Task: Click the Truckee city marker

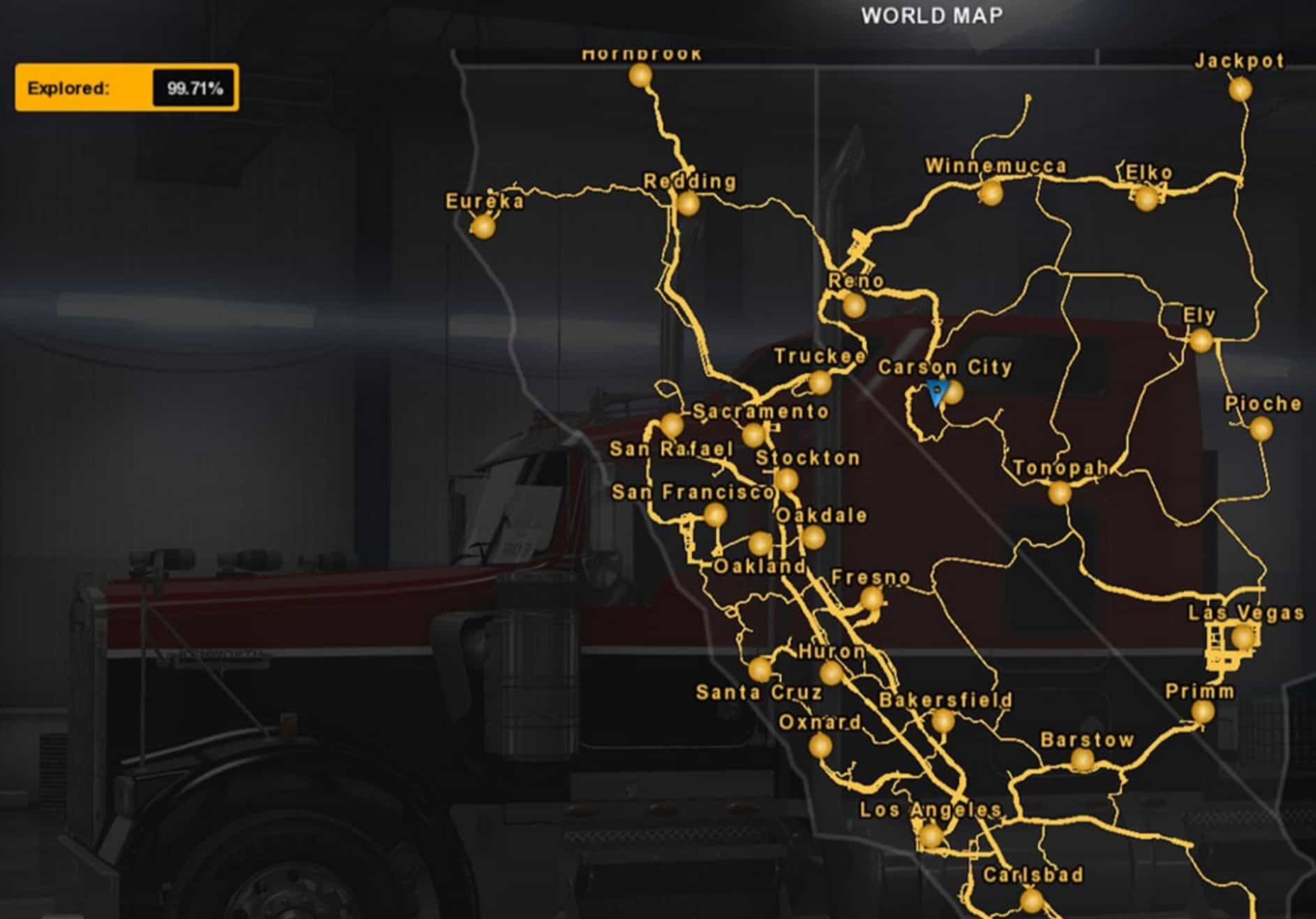Action: 820,382
